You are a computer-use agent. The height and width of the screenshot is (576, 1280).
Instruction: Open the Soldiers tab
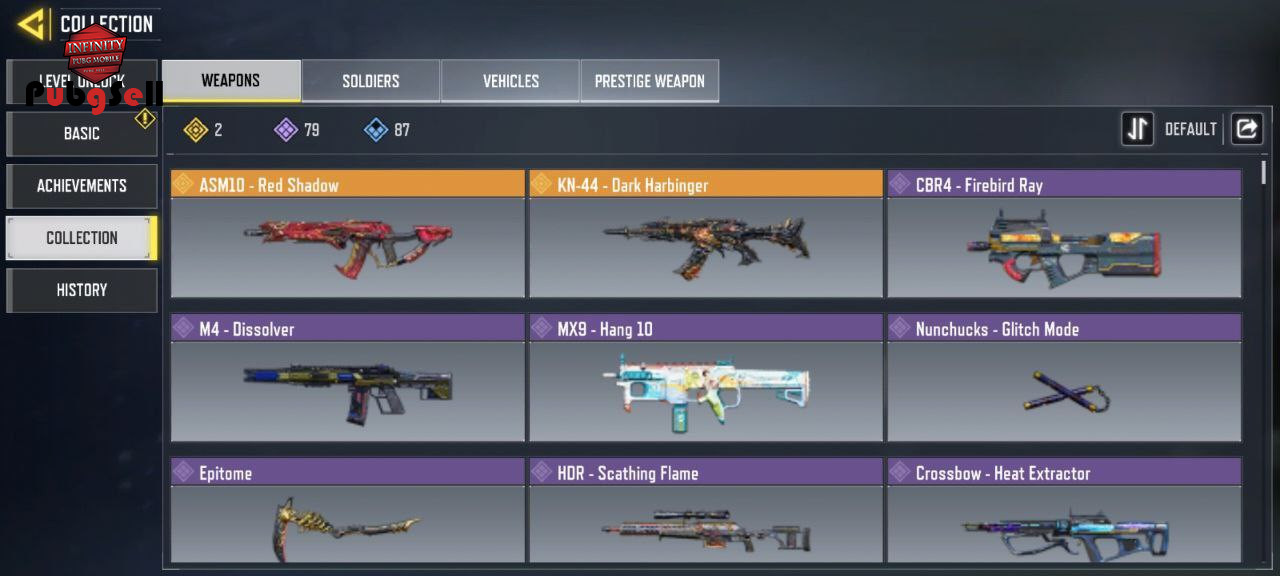point(371,81)
